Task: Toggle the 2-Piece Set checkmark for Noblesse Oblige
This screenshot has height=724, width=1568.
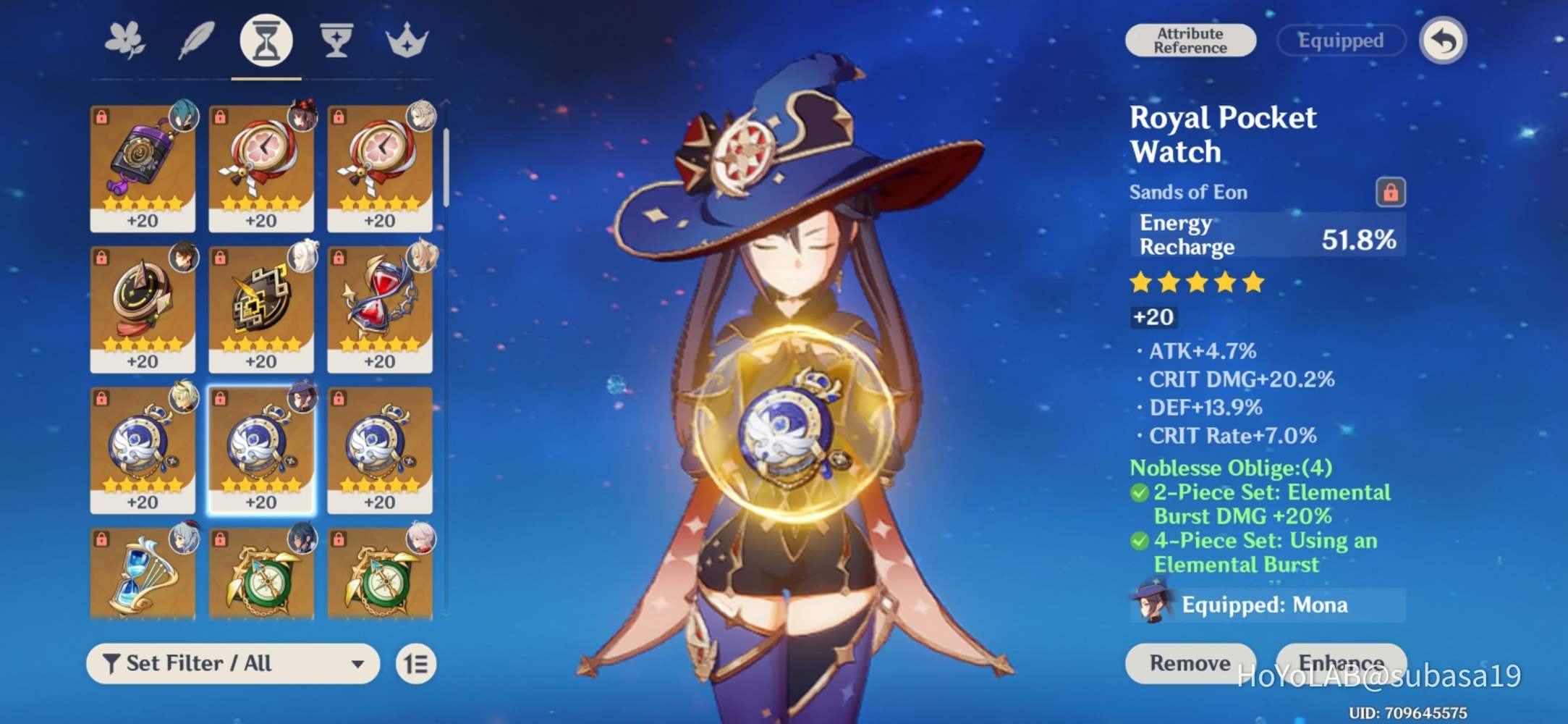Action: (1140, 492)
